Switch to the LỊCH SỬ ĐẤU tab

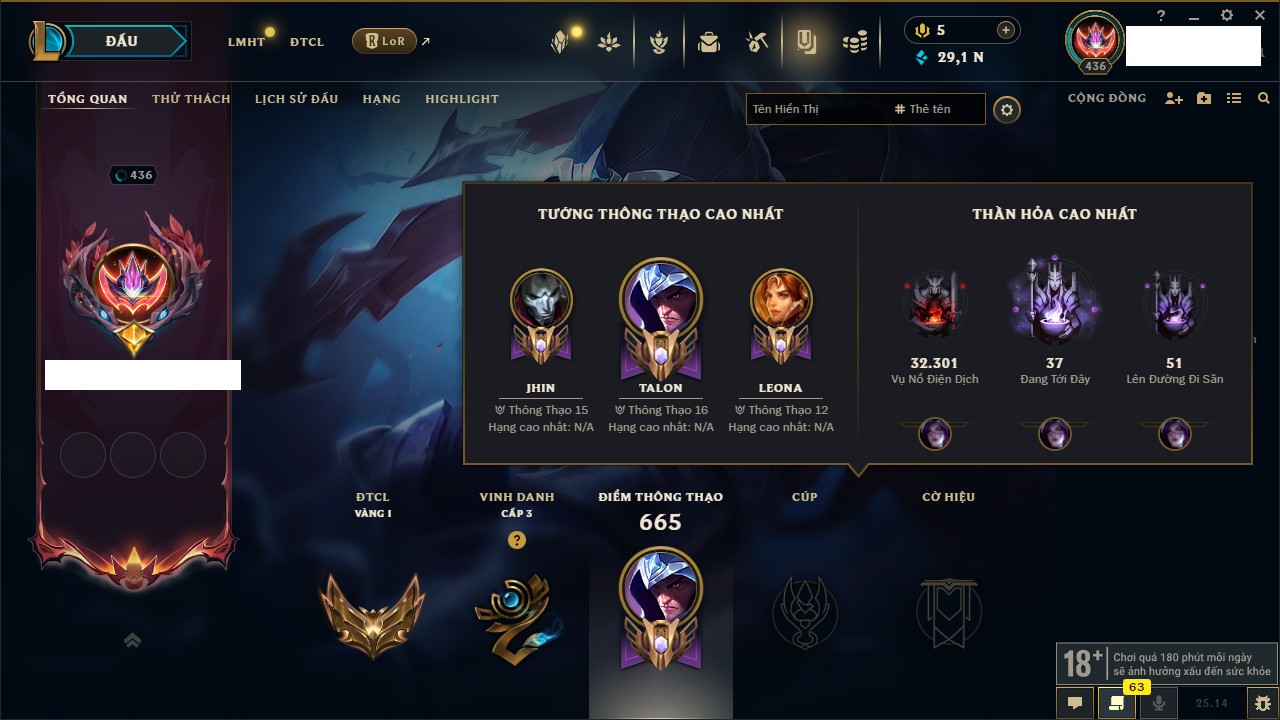point(296,99)
